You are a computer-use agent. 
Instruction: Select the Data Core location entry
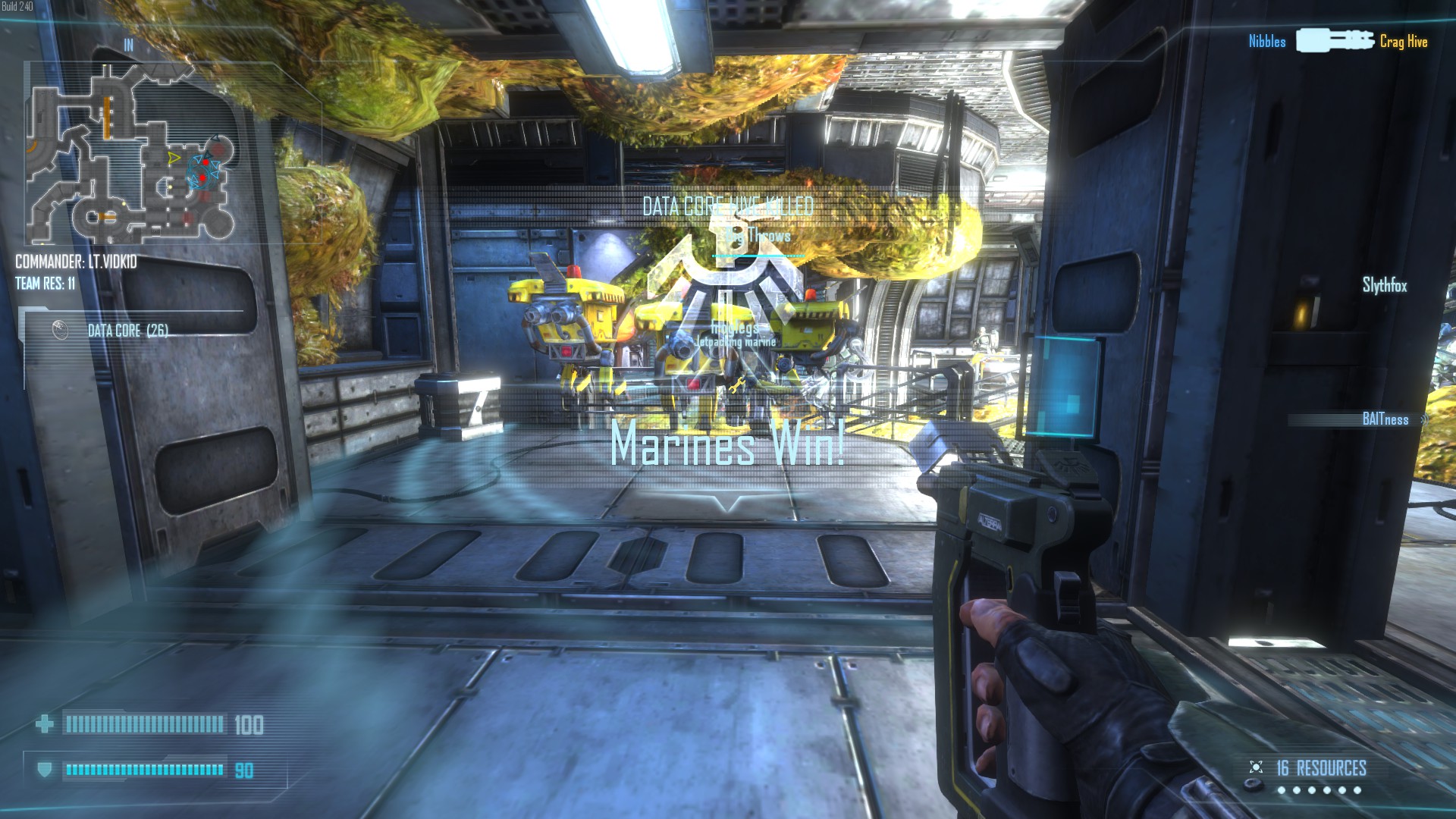(127, 331)
